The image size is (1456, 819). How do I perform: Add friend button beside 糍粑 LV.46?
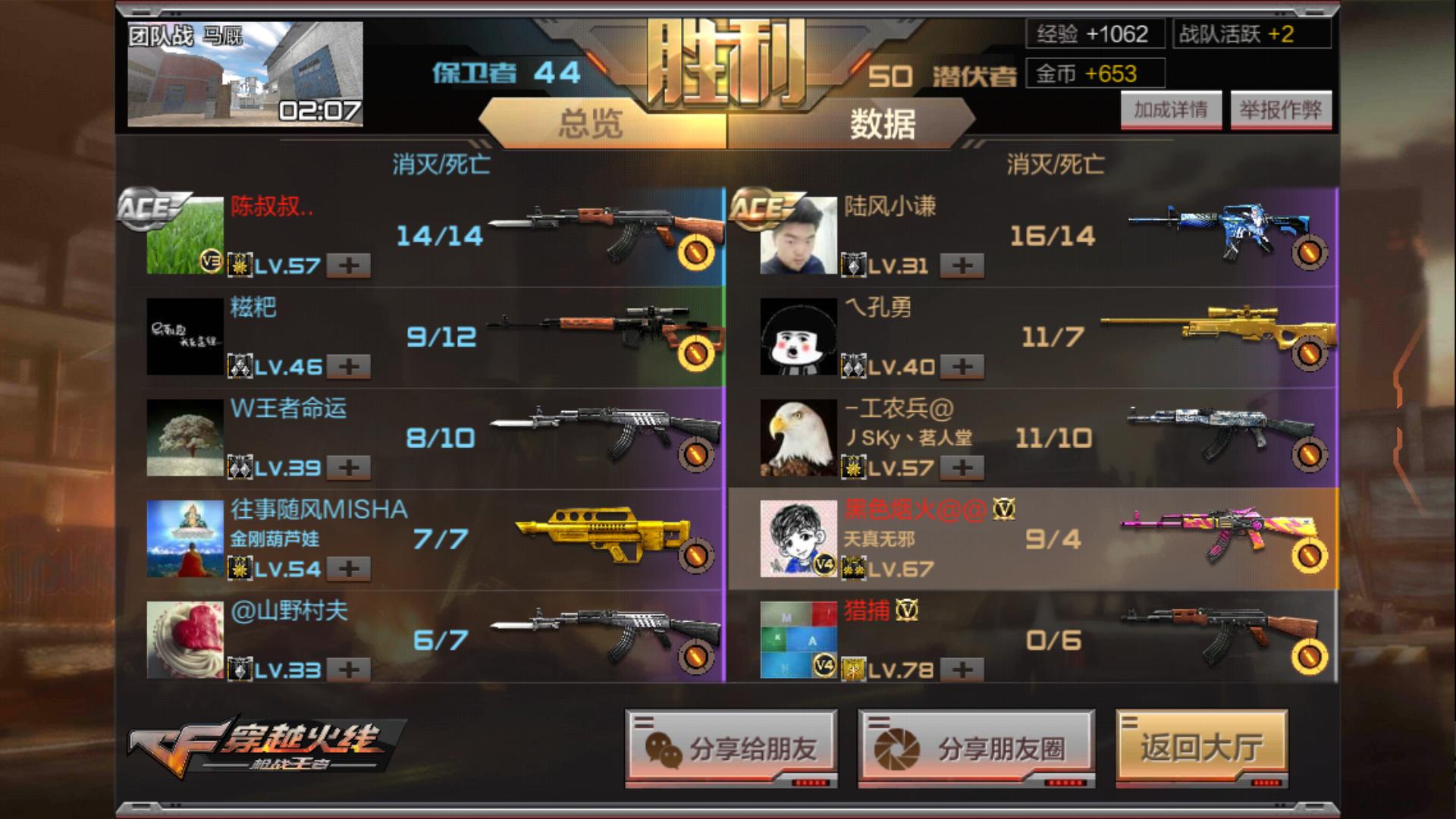click(349, 367)
